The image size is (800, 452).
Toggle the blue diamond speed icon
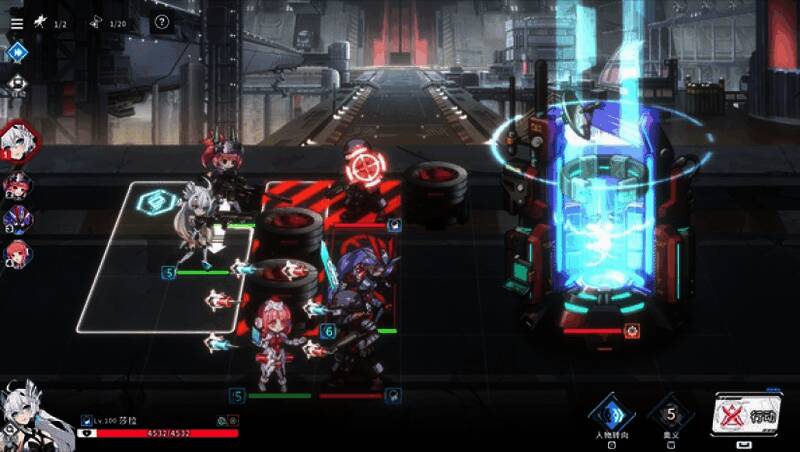(x=16, y=52)
